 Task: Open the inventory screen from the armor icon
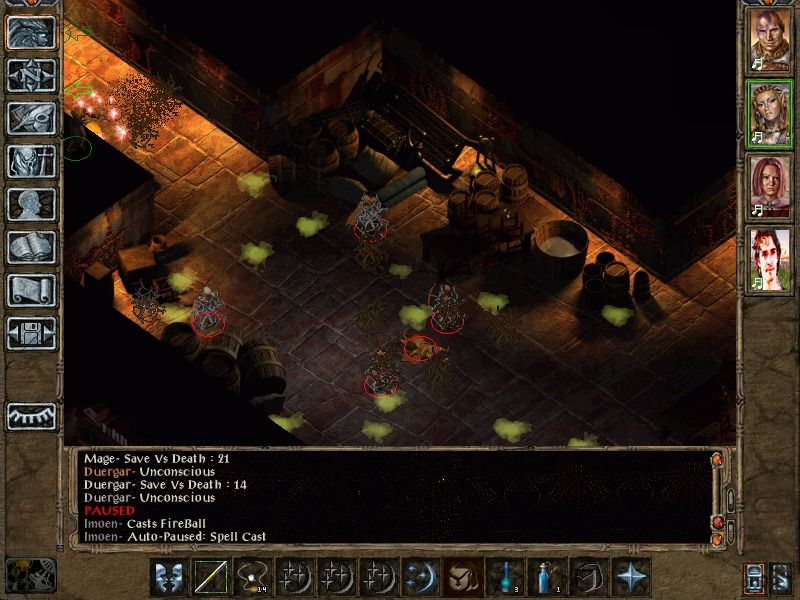point(30,161)
